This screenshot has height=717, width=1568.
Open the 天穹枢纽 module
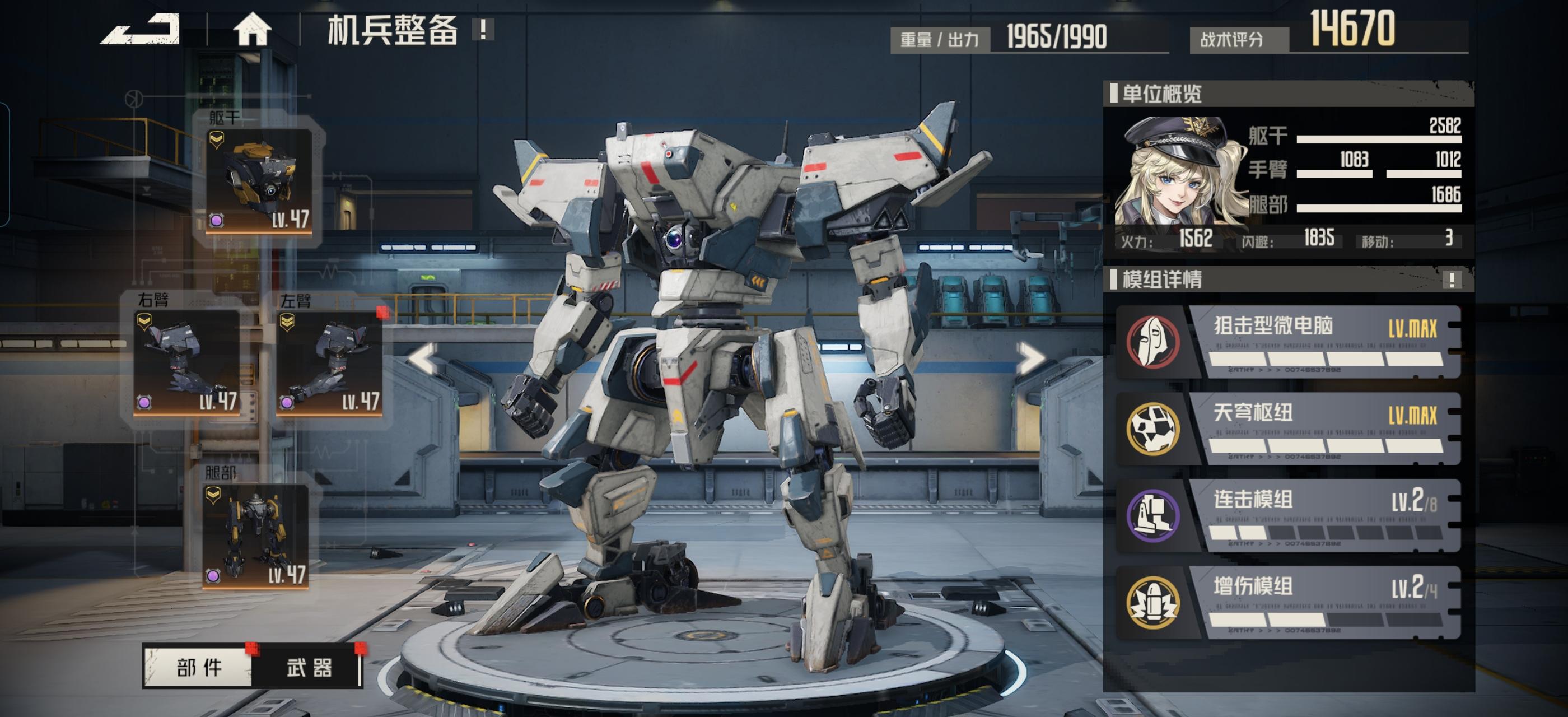(x=1287, y=429)
